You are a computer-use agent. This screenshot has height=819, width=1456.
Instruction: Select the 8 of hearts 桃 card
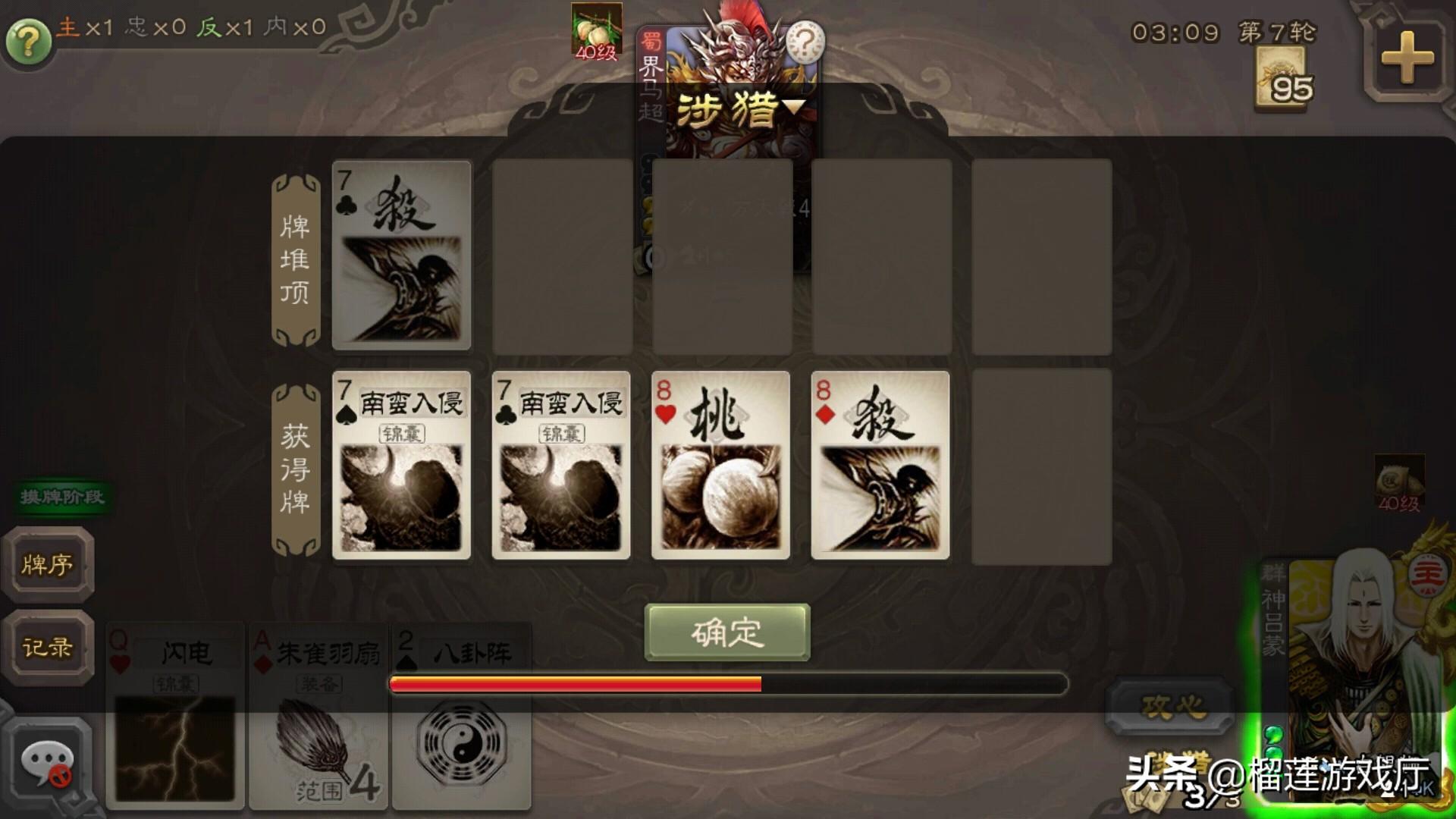click(720, 465)
